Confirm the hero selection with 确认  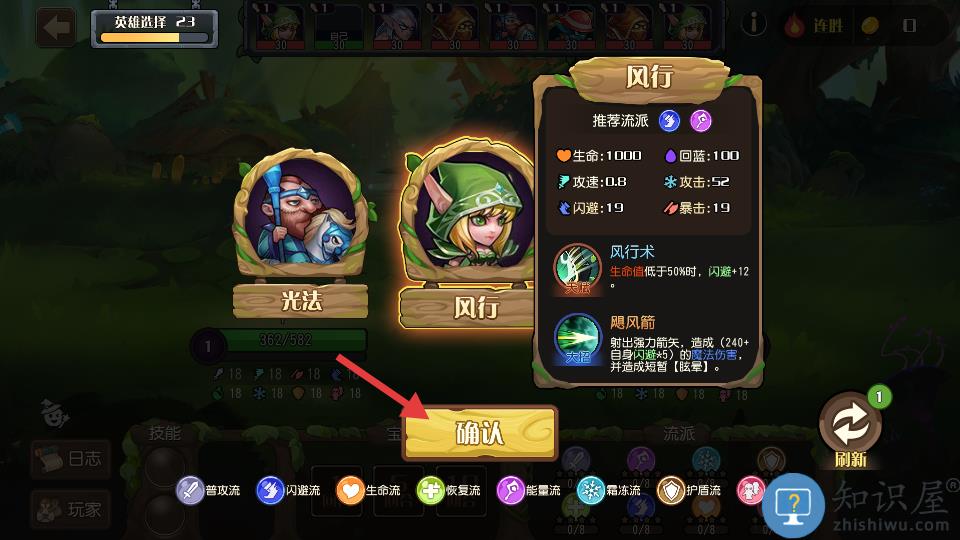pyautogui.click(x=480, y=432)
